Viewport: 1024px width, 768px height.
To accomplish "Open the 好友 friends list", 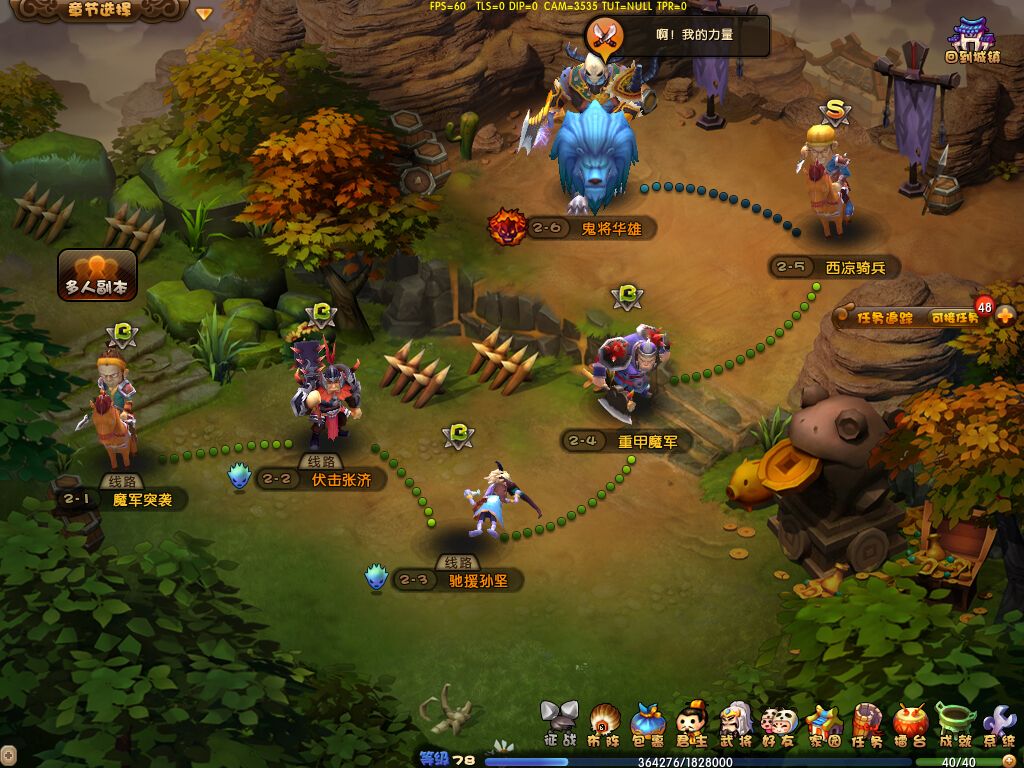I will pyautogui.click(x=780, y=724).
